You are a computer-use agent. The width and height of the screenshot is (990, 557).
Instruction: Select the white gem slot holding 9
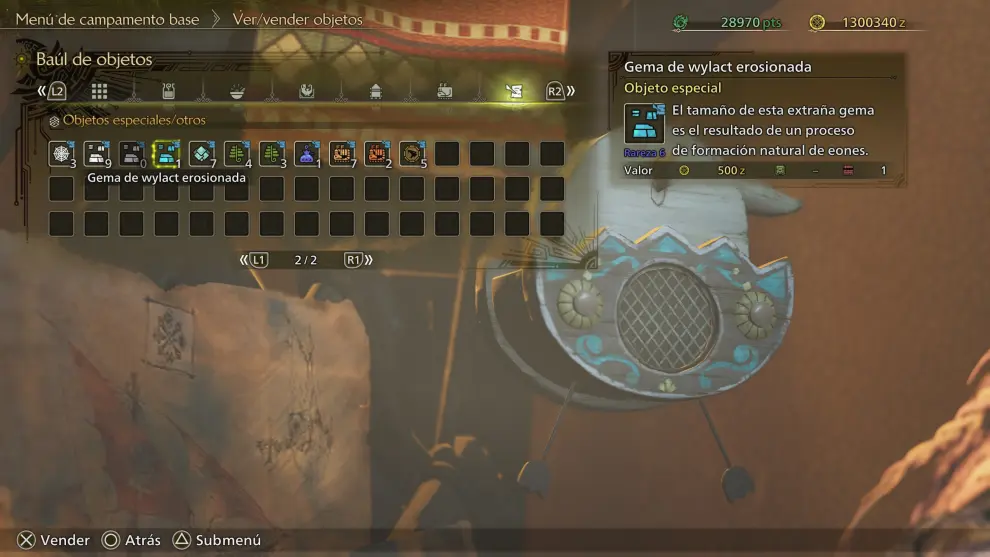(x=96, y=154)
